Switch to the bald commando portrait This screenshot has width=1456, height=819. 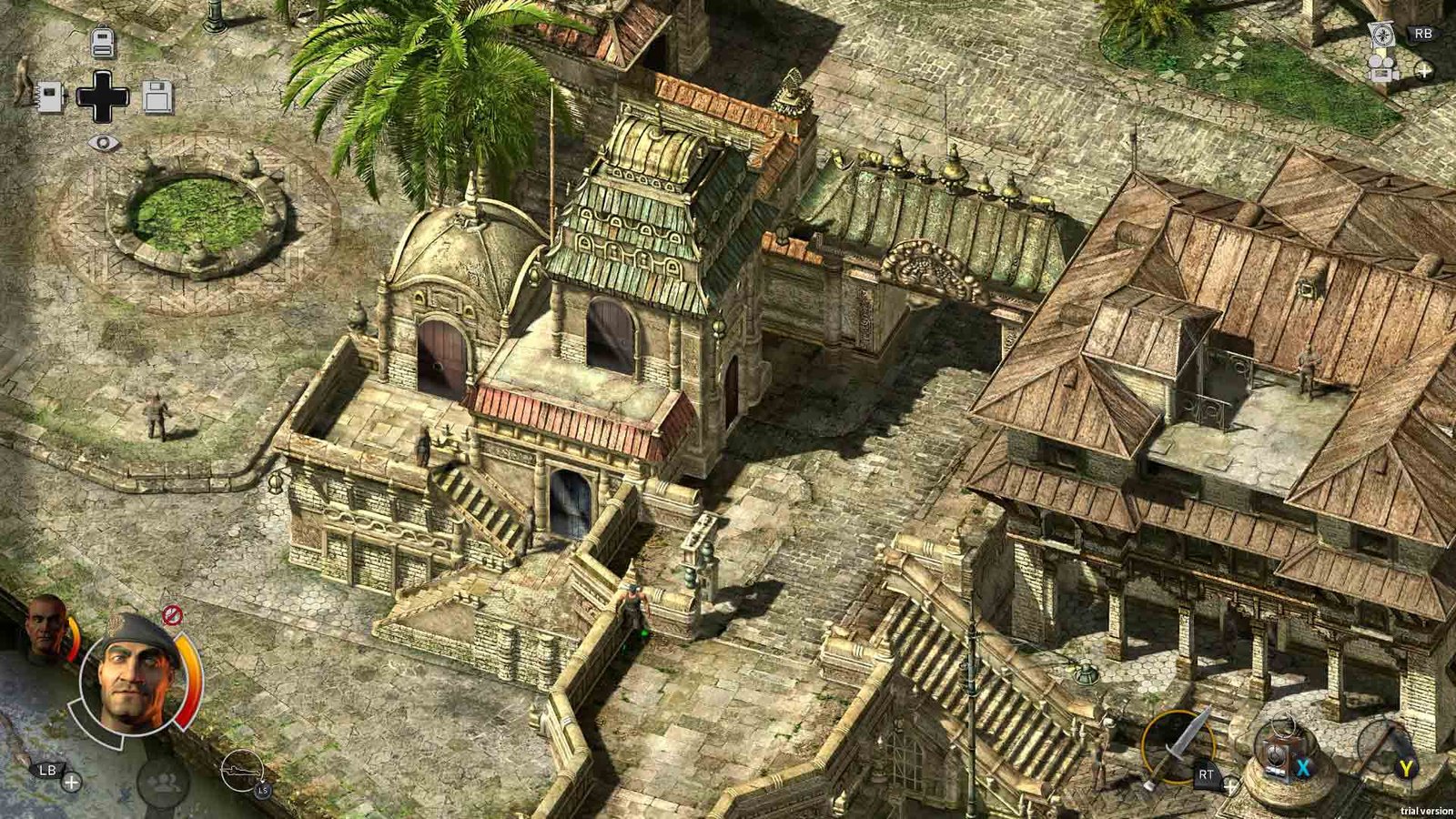(45, 627)
